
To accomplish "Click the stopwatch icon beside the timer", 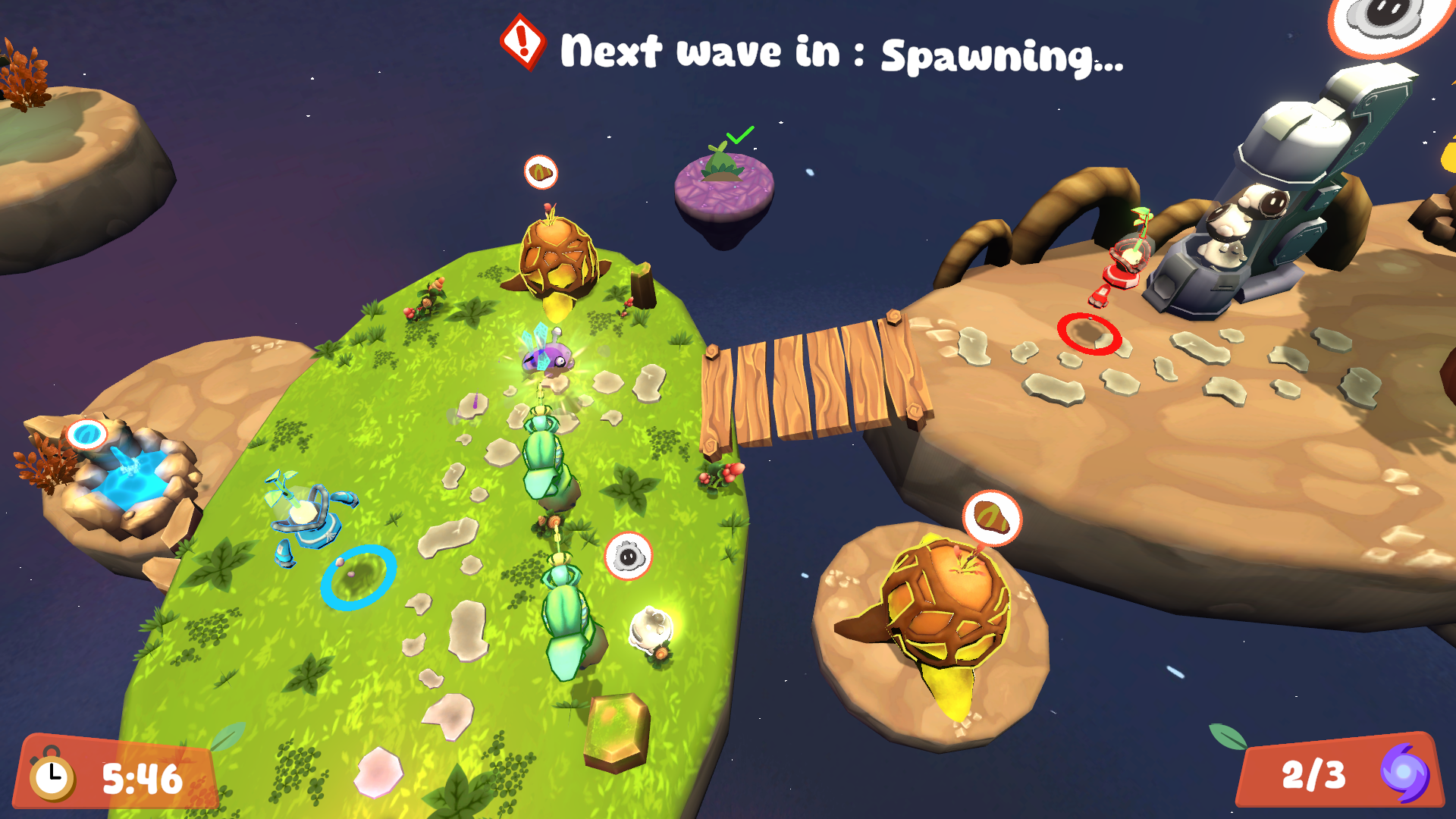I will (x=52, y=776).
